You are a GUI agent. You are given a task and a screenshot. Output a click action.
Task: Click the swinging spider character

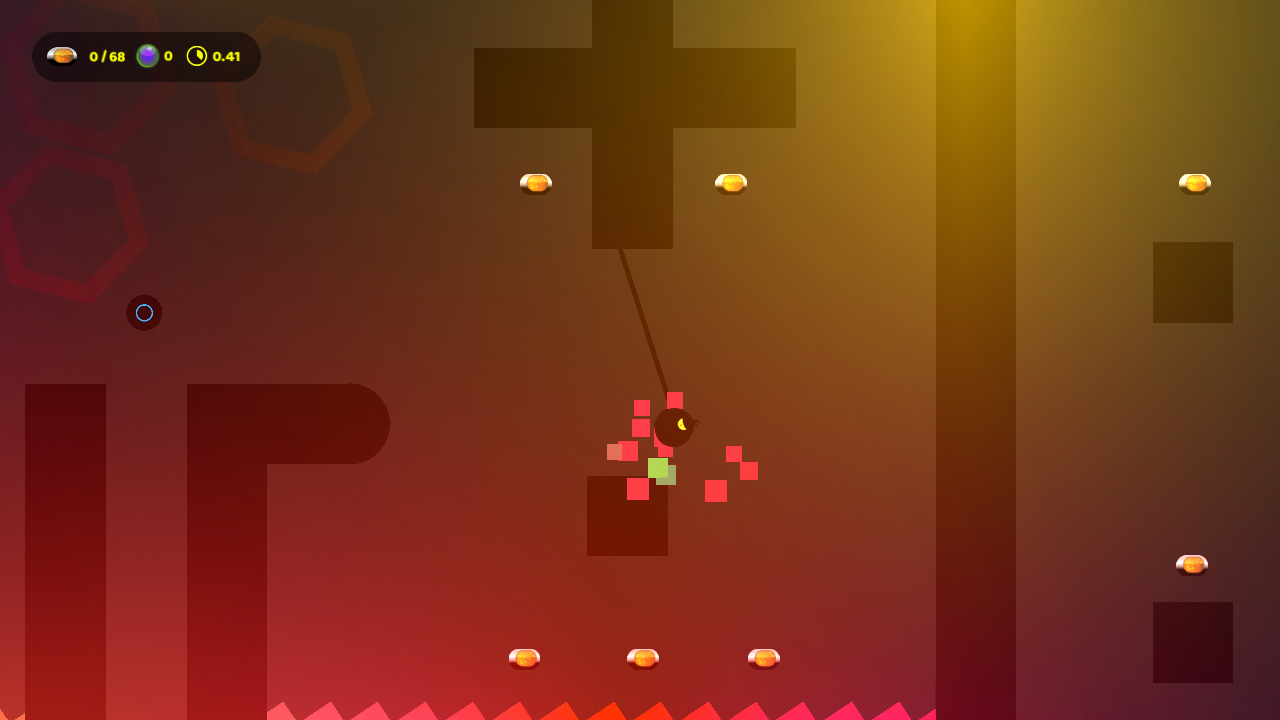click(x=674, y=427)
